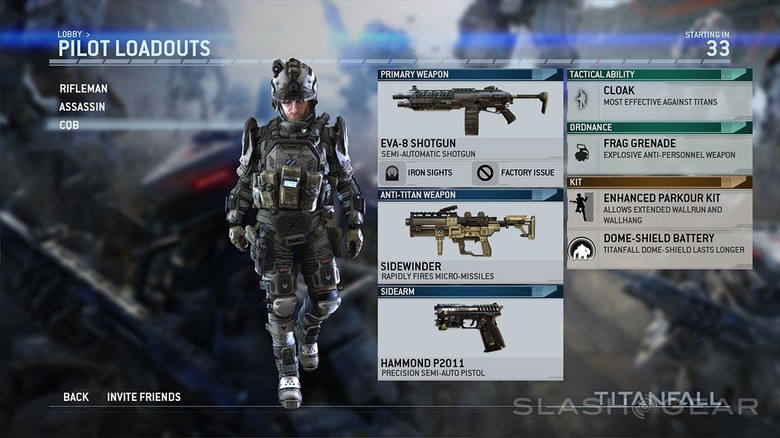Open the EVA-8 Shotgun primary weapon slot

pyautogui.click(x=470, y=120)
